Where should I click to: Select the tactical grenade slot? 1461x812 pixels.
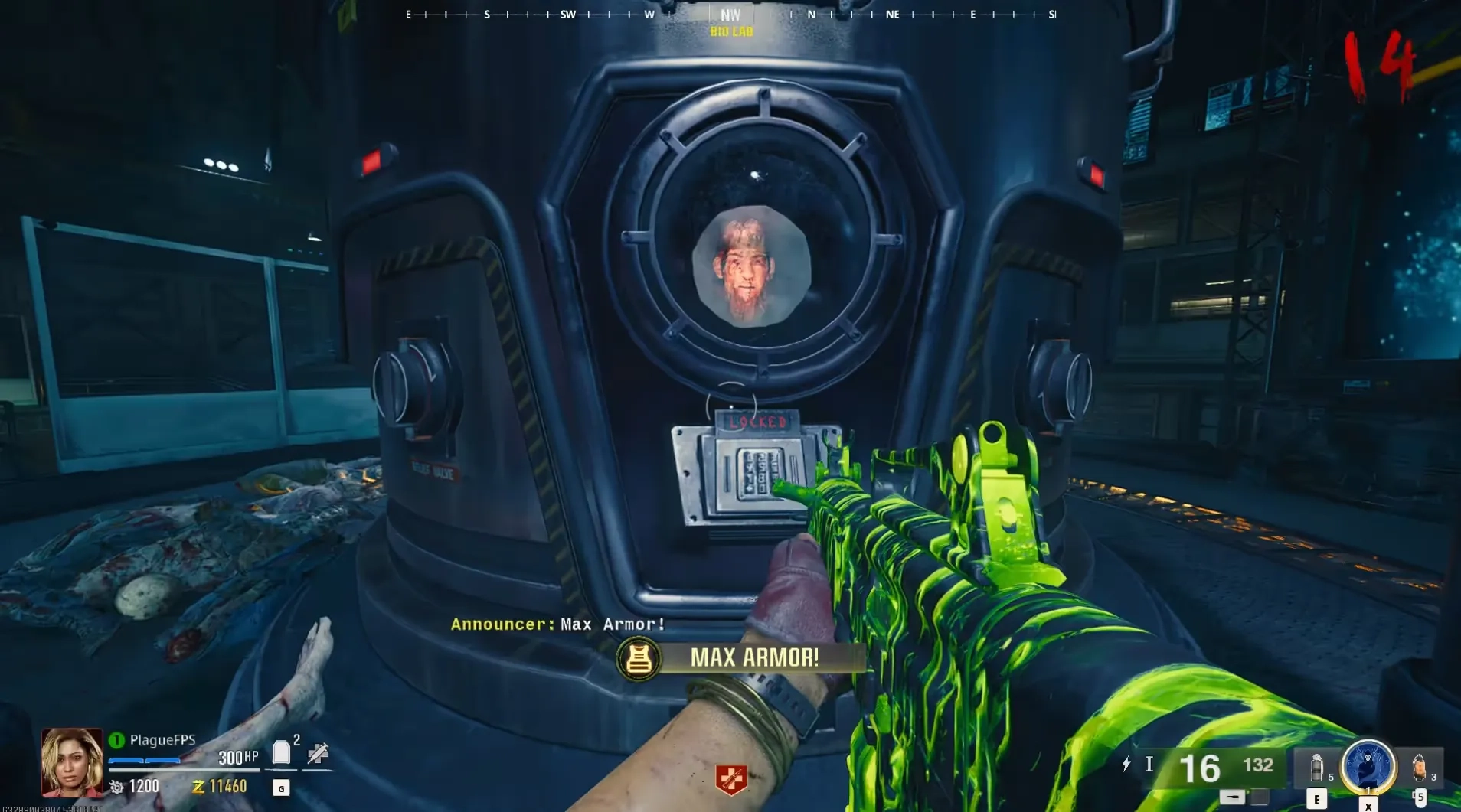pos(1316,767)
